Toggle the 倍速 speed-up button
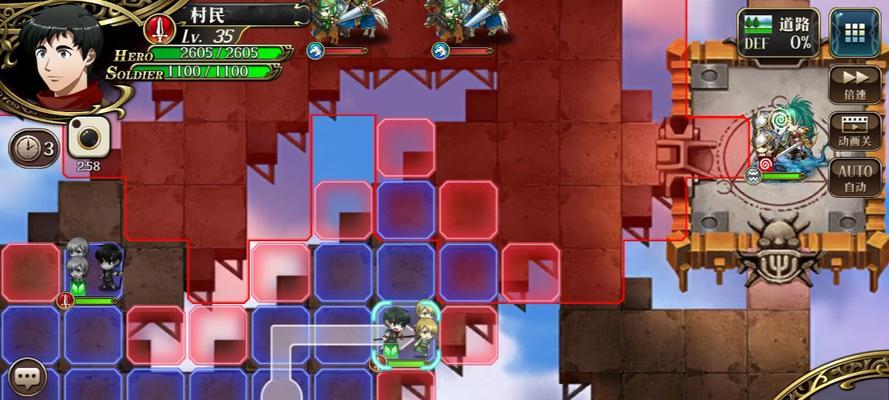This screenshot has width=889, height=400. point(854,84)
